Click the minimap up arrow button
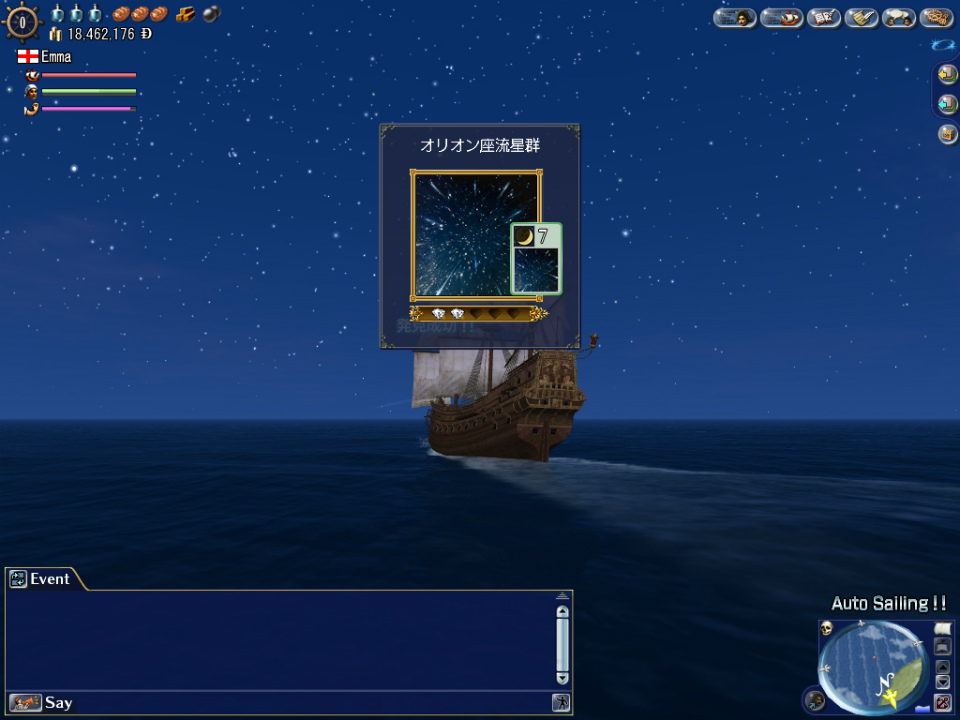The width and height of the screenshot is (960, 720). pos(942,666)
